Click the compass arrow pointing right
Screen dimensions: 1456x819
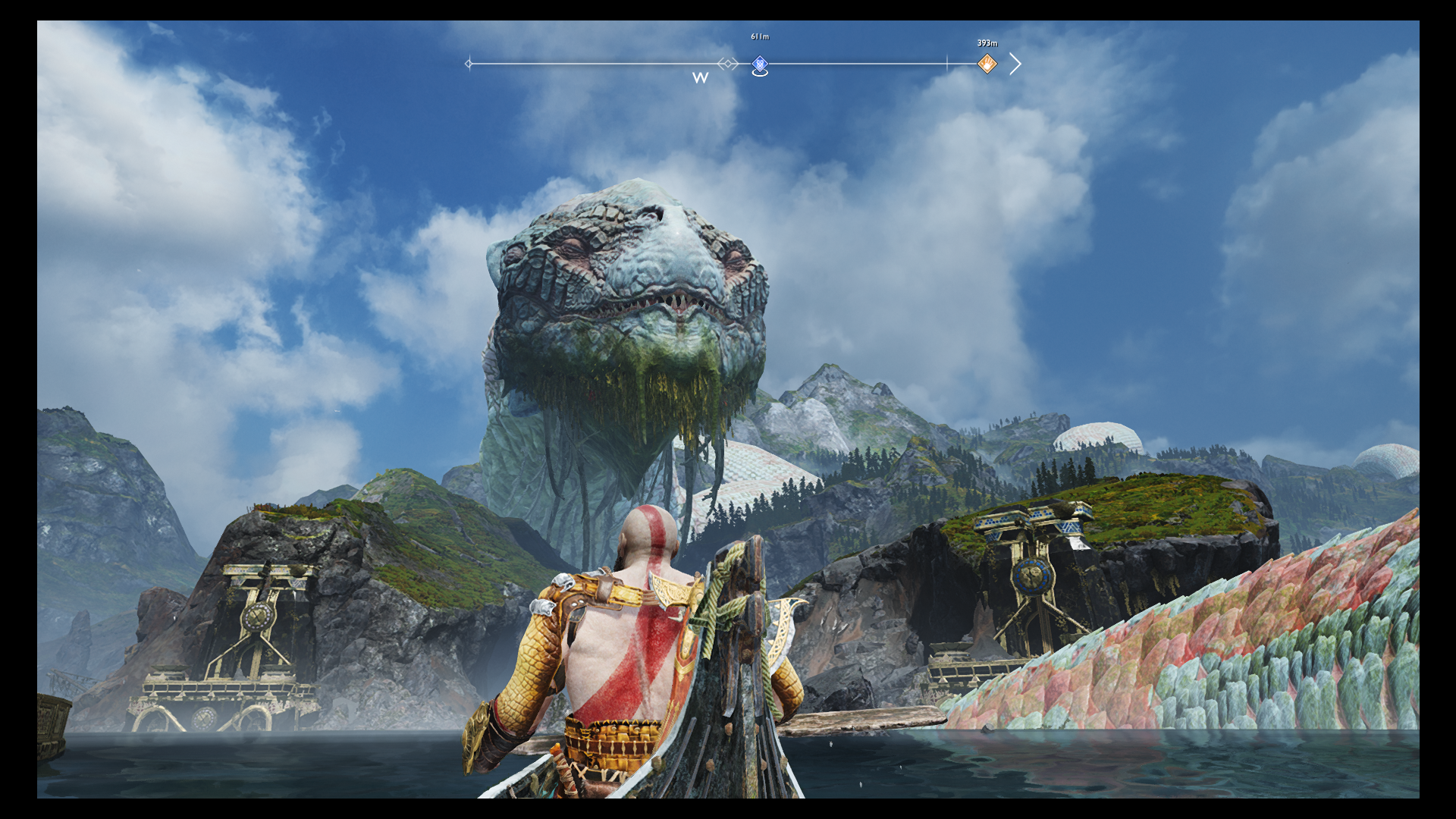[x=1015, y=64]
